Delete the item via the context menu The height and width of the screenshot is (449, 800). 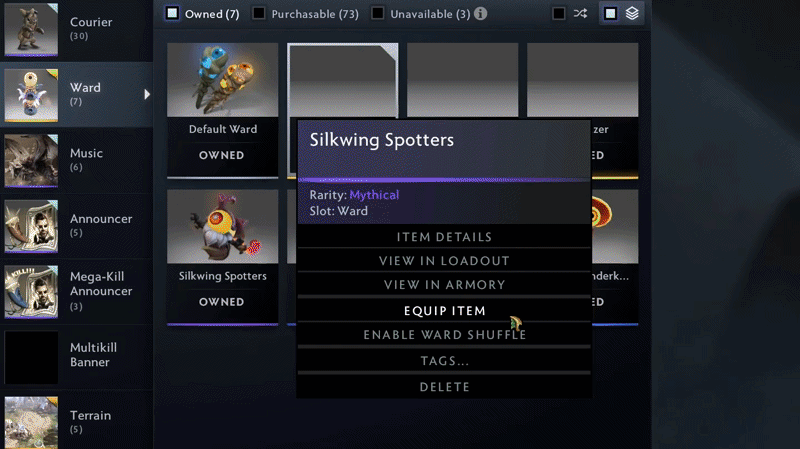[x=444, y=386]
